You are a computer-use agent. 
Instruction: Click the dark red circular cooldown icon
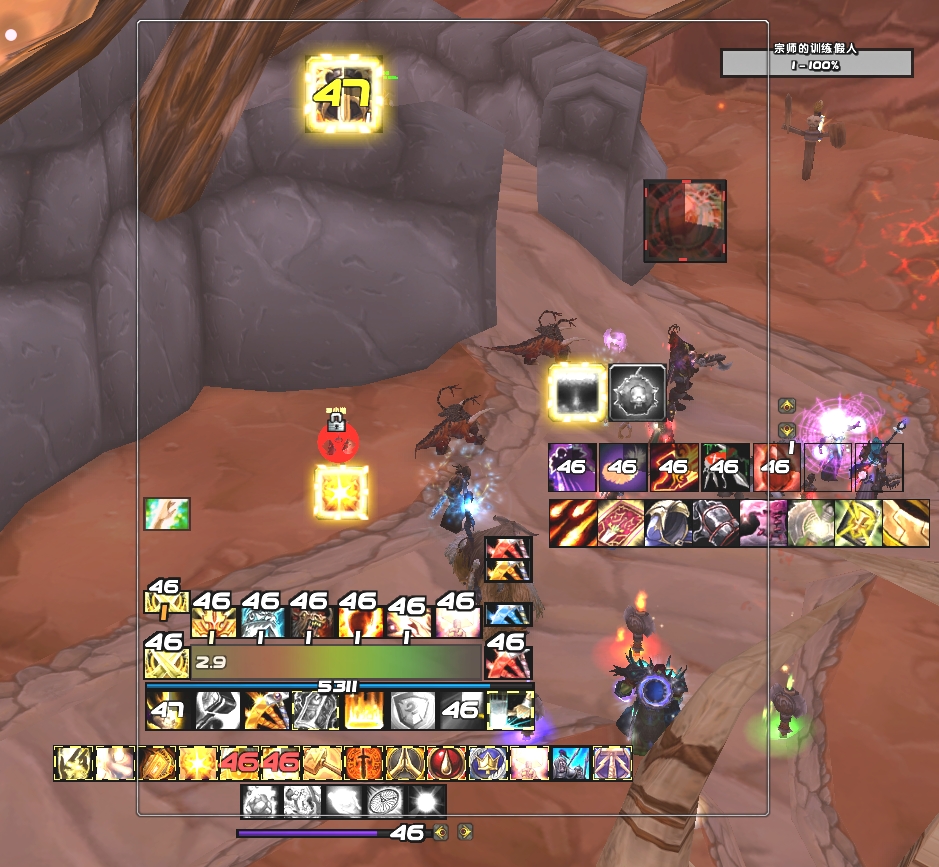point(685,220)
